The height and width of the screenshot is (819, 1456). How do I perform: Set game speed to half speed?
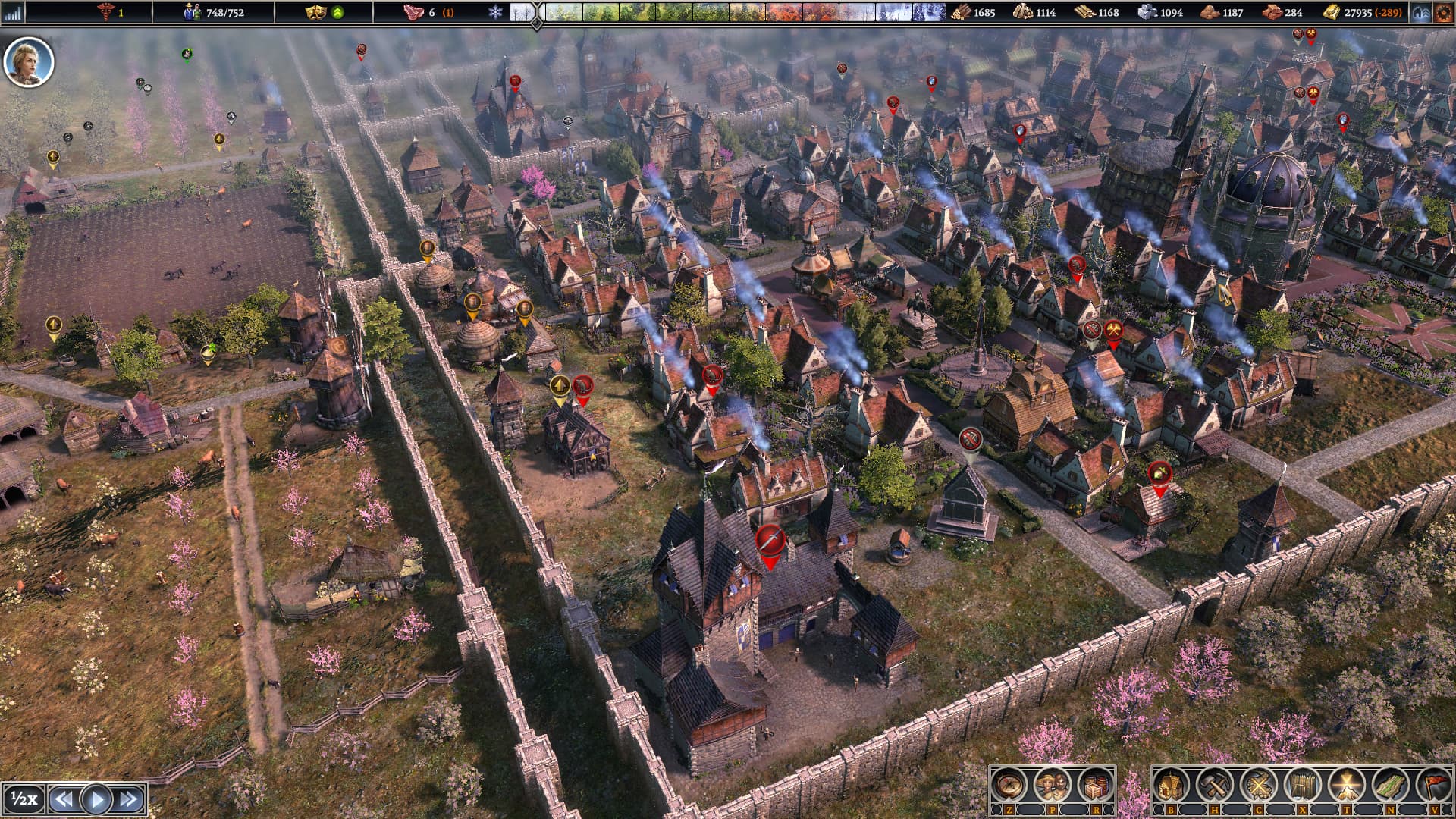[24, 799]
